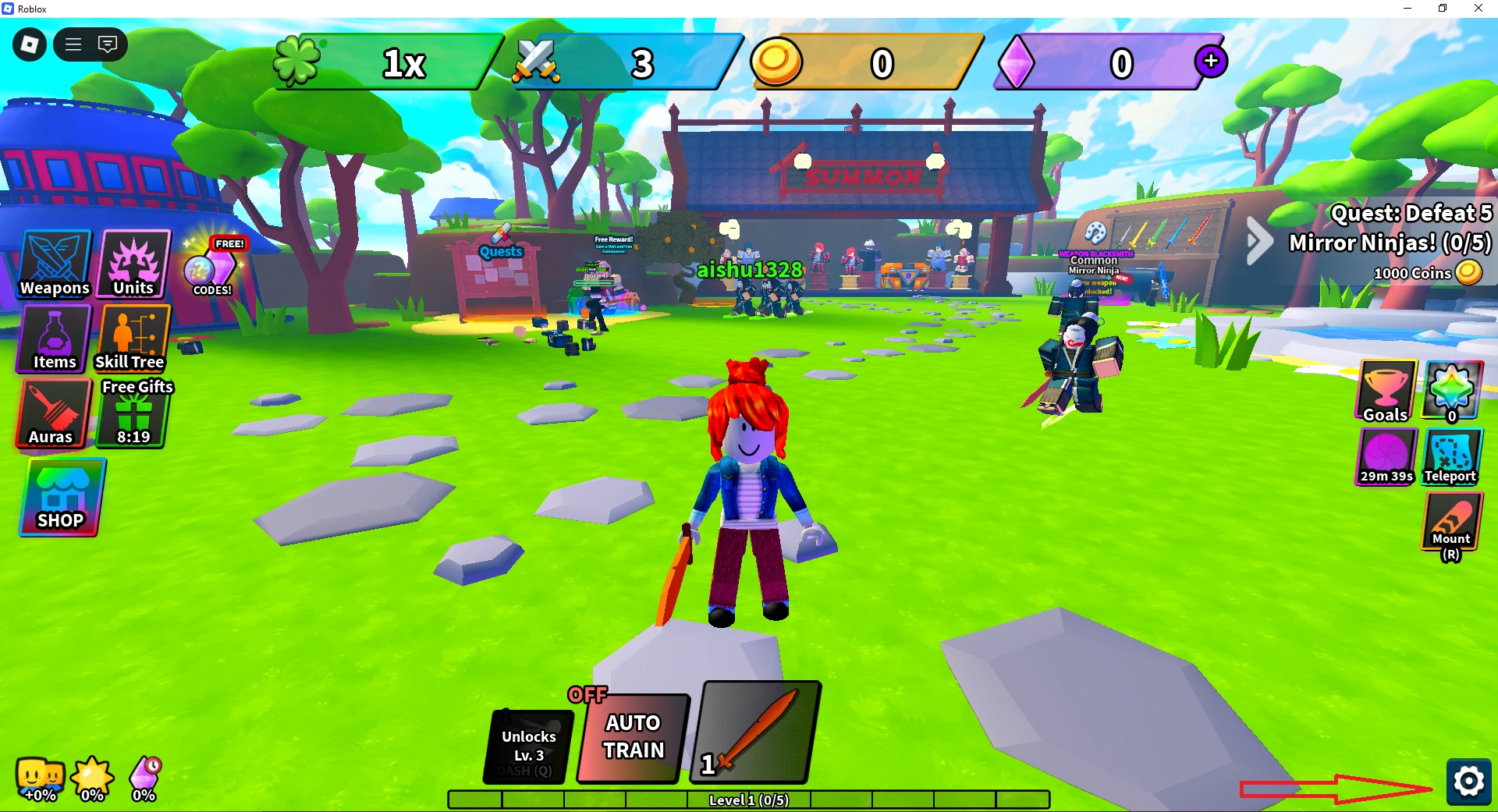1498x812 pixels.
Task: Toggle the Auto Train button
Action: [x=633, y=737]
